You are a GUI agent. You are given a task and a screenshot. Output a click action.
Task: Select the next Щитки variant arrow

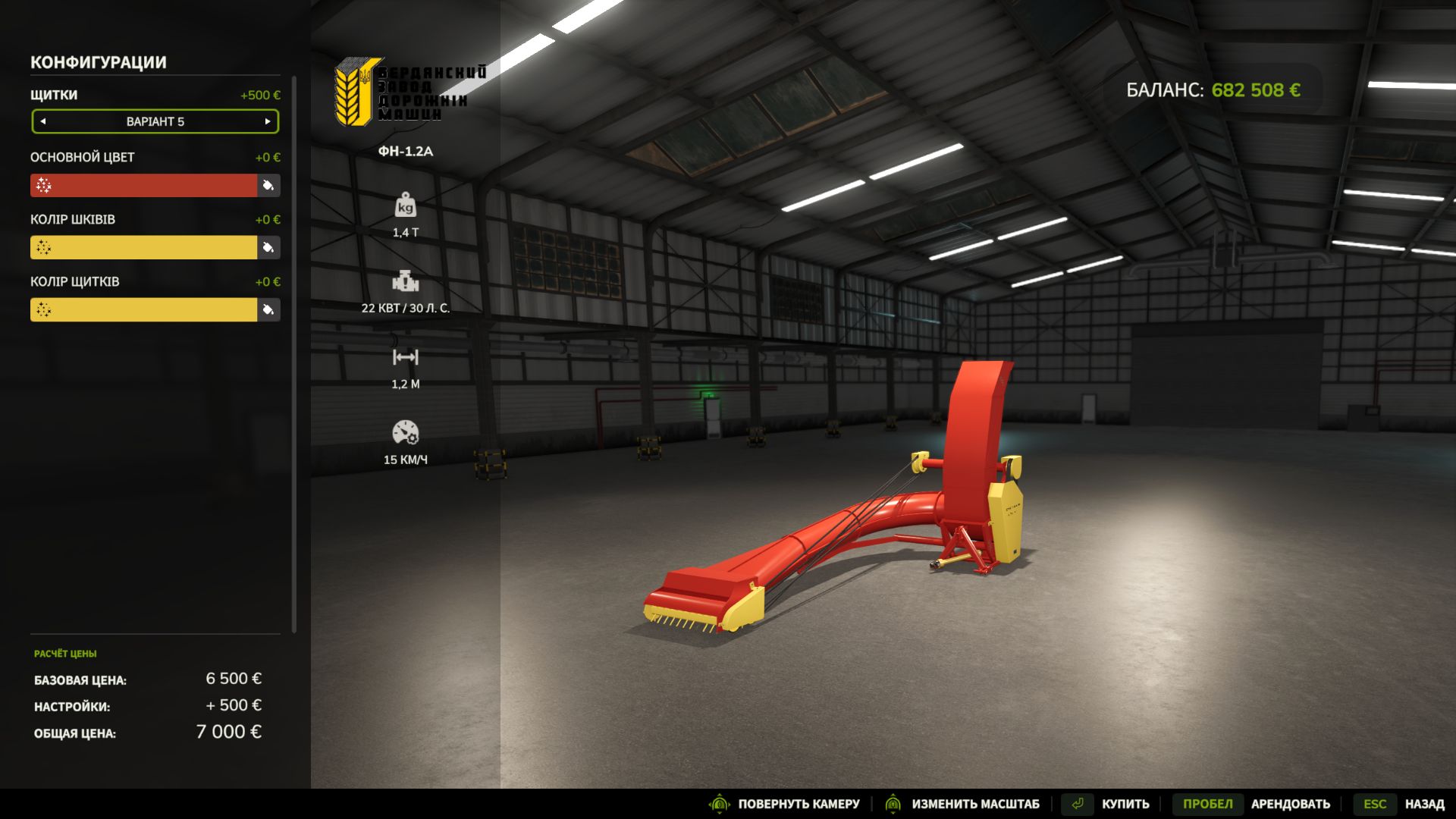point(268,121)
